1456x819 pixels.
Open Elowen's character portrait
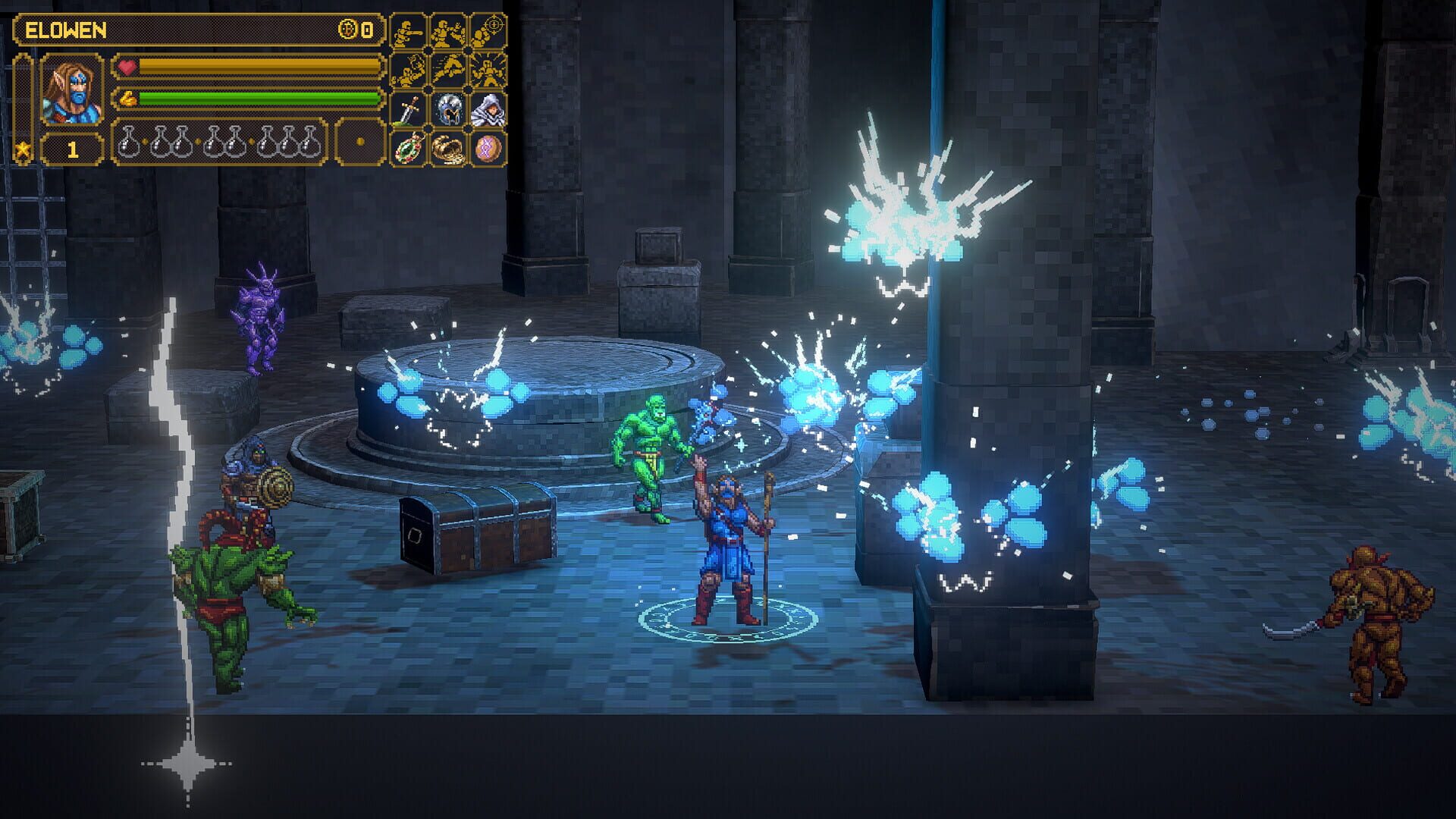tap(71, 90)
